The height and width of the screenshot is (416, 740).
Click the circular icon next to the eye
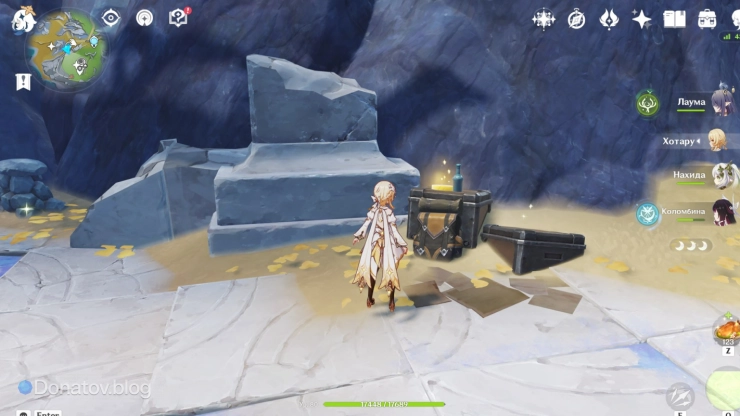pyautogui.click(x=145, y=18)
